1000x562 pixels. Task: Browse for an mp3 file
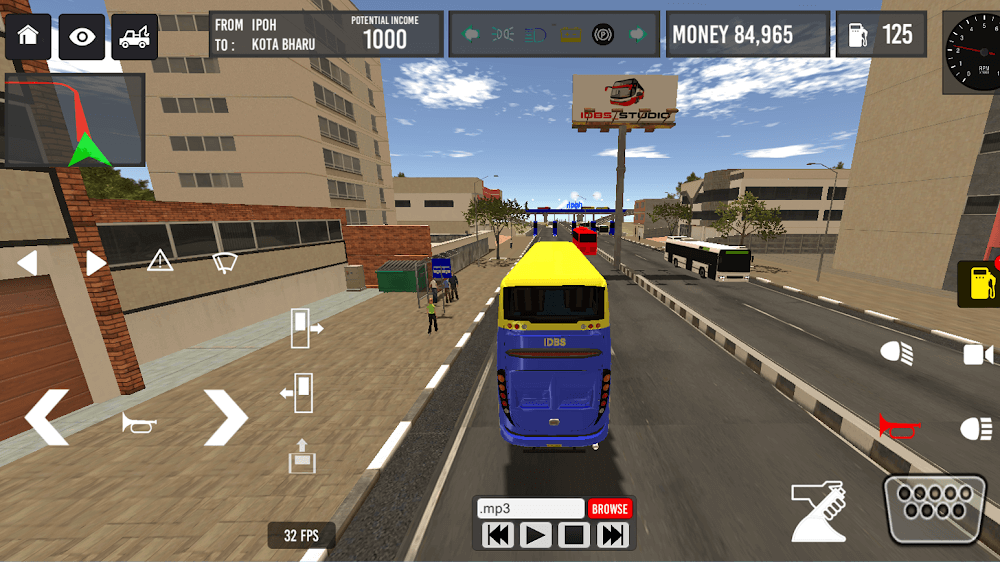point(609,509)
